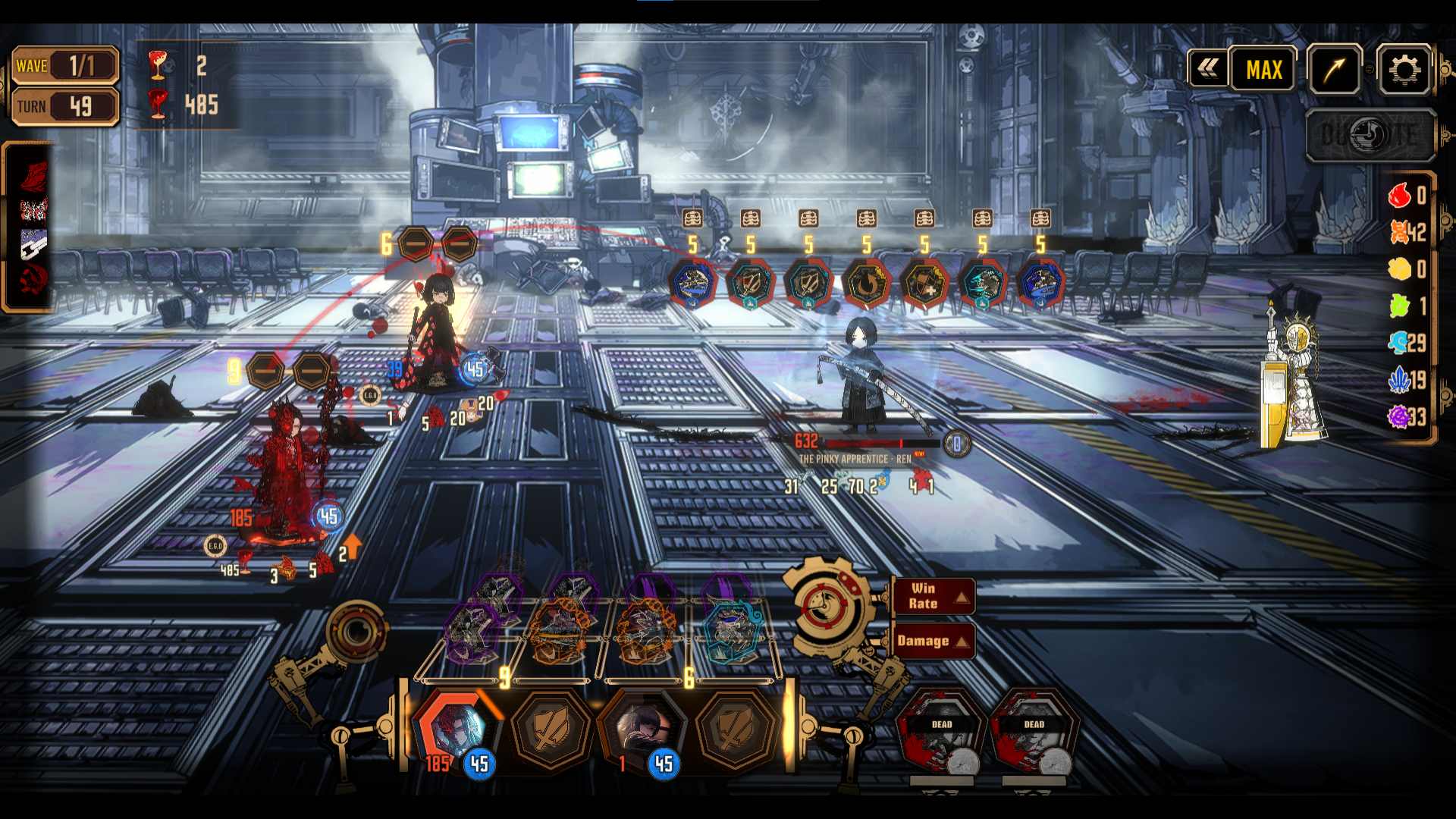Choose the Damage auto-pick button
Screen dimensions: 1456x819
tap(932, 641)
